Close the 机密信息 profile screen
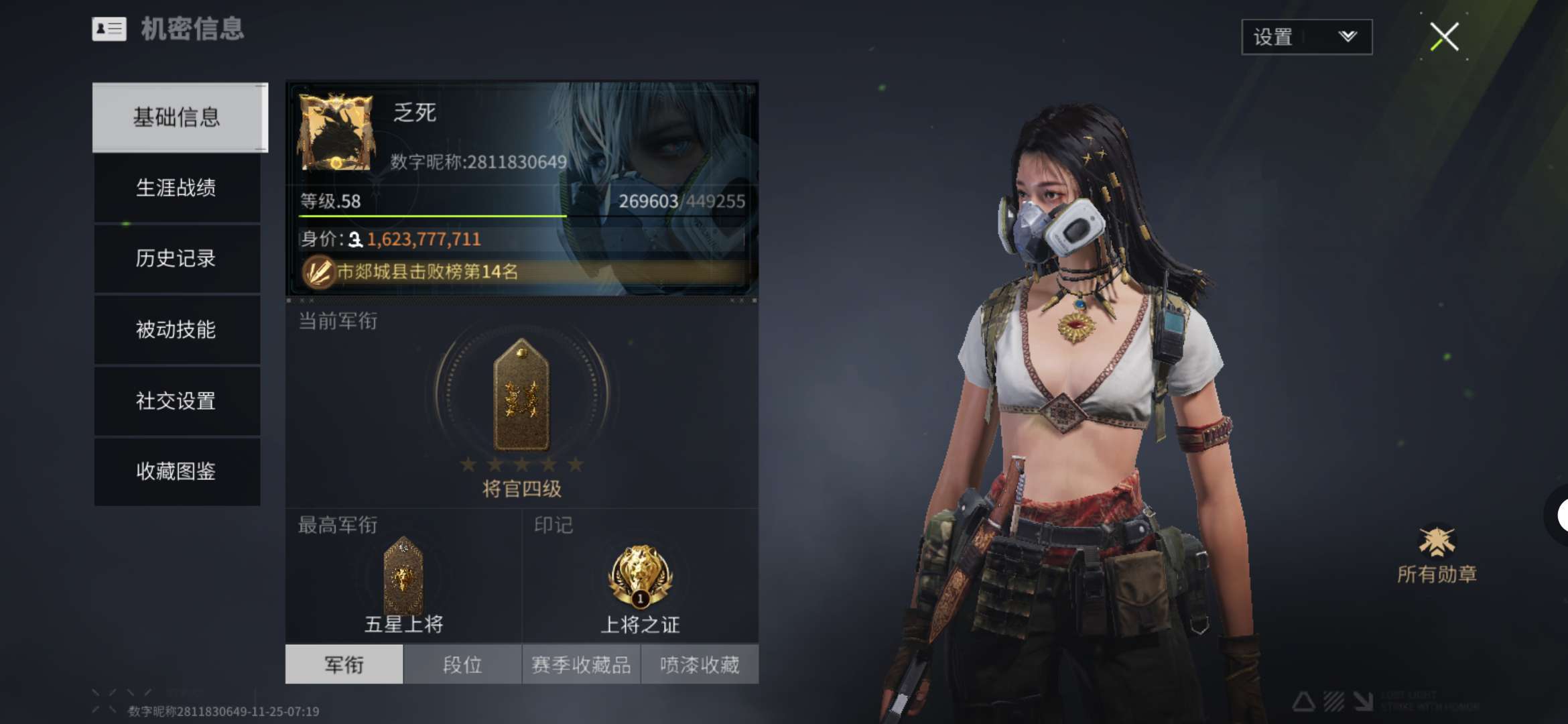Screen dimensions: 1568x724 pos(1444,37)
